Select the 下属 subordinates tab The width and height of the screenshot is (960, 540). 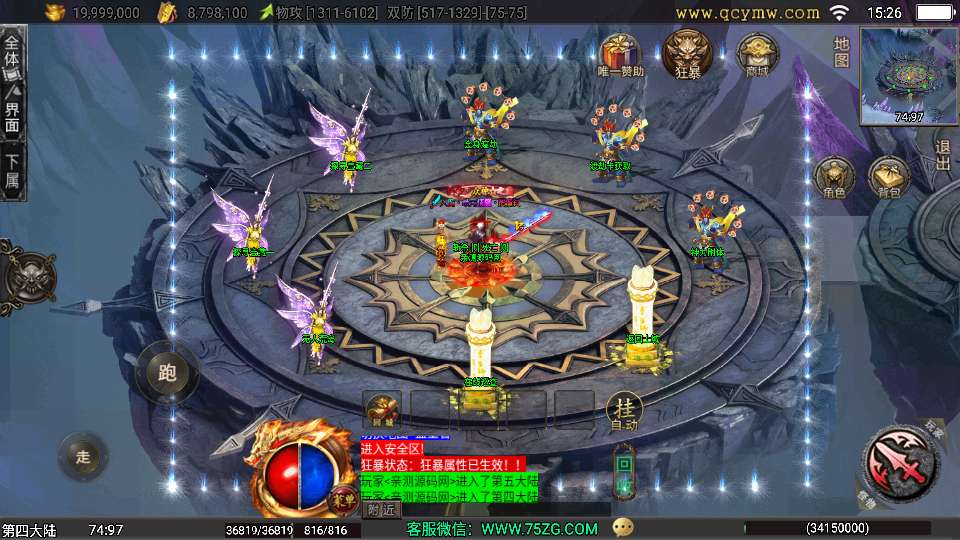click(x=12, y=172)
